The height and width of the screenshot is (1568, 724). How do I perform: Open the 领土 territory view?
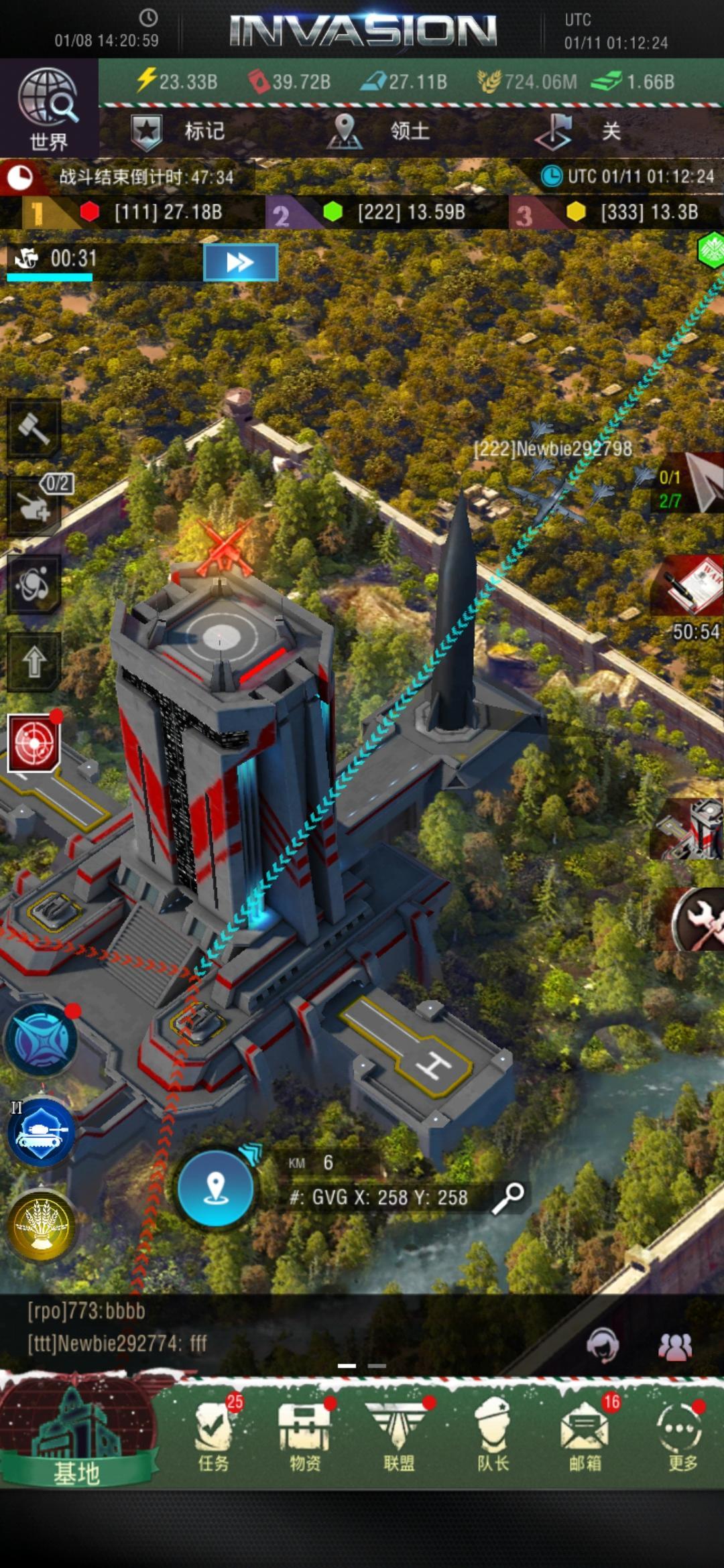(x=379, y=131)
